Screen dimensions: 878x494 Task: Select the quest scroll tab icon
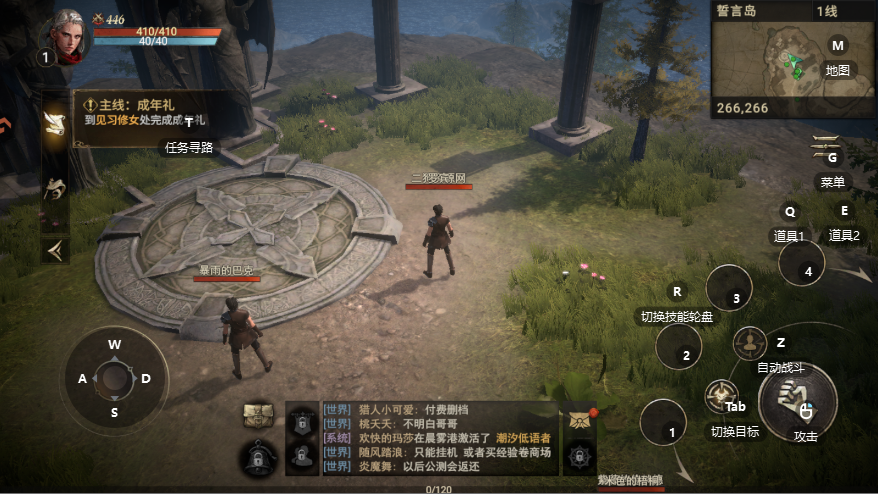coord(55,124)
